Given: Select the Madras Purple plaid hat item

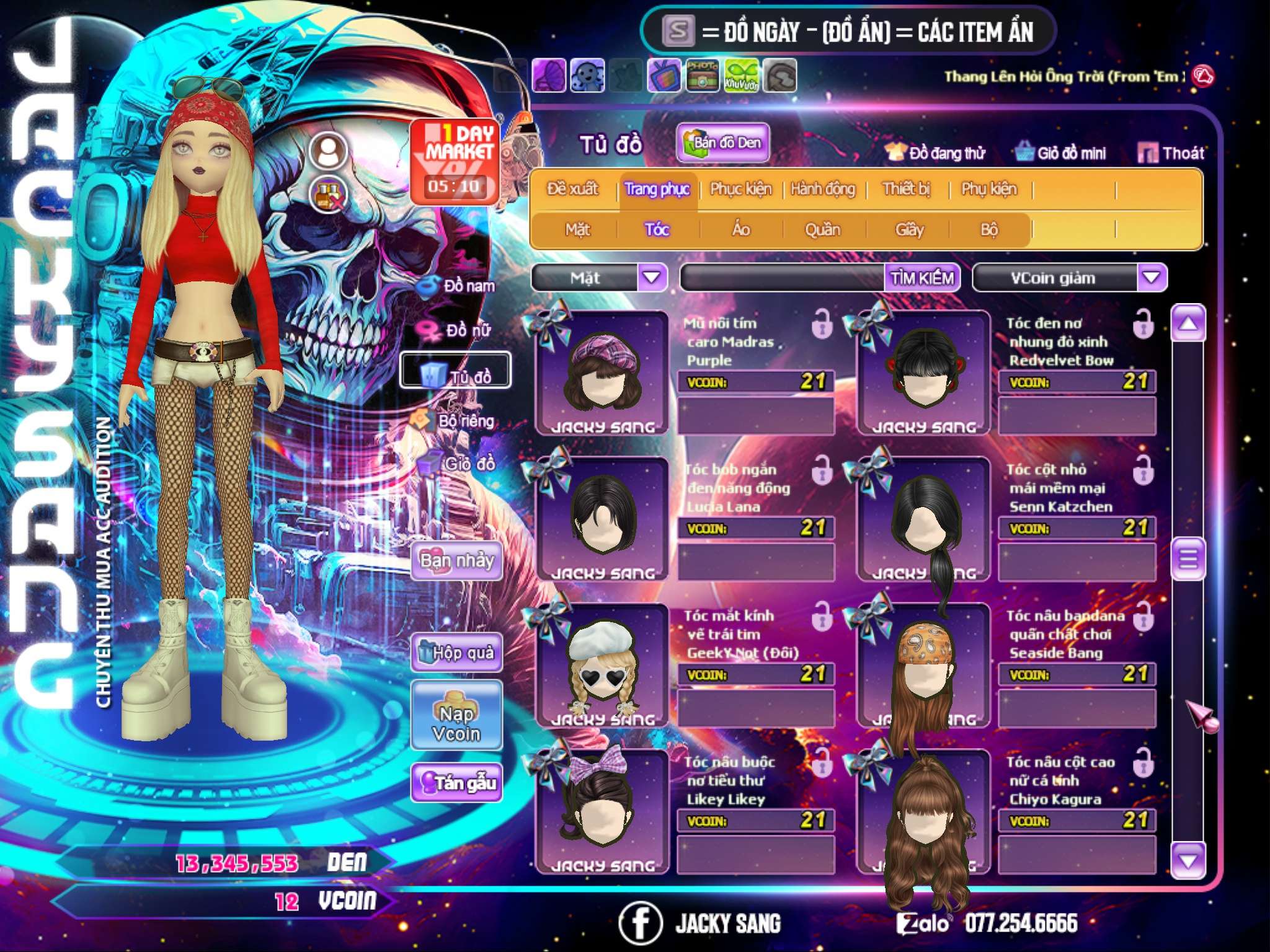Looking at the screenshot, I should coord(602,373).
